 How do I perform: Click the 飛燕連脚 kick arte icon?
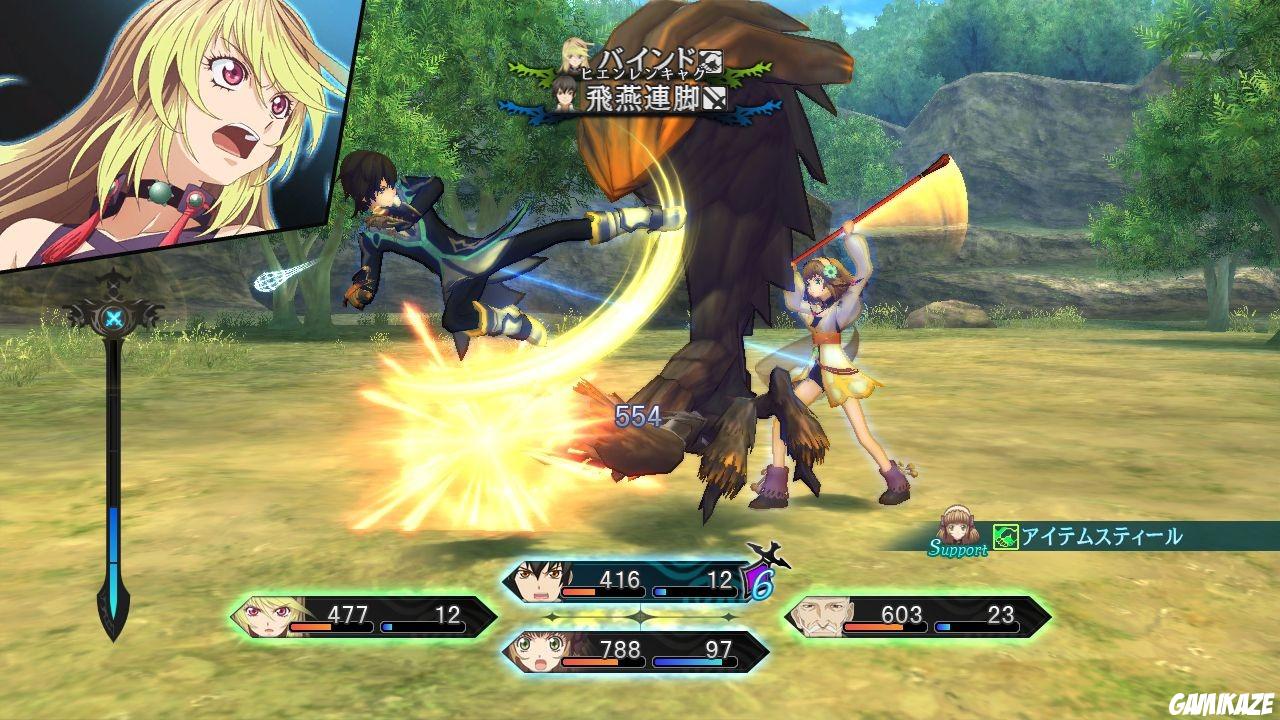713,97
